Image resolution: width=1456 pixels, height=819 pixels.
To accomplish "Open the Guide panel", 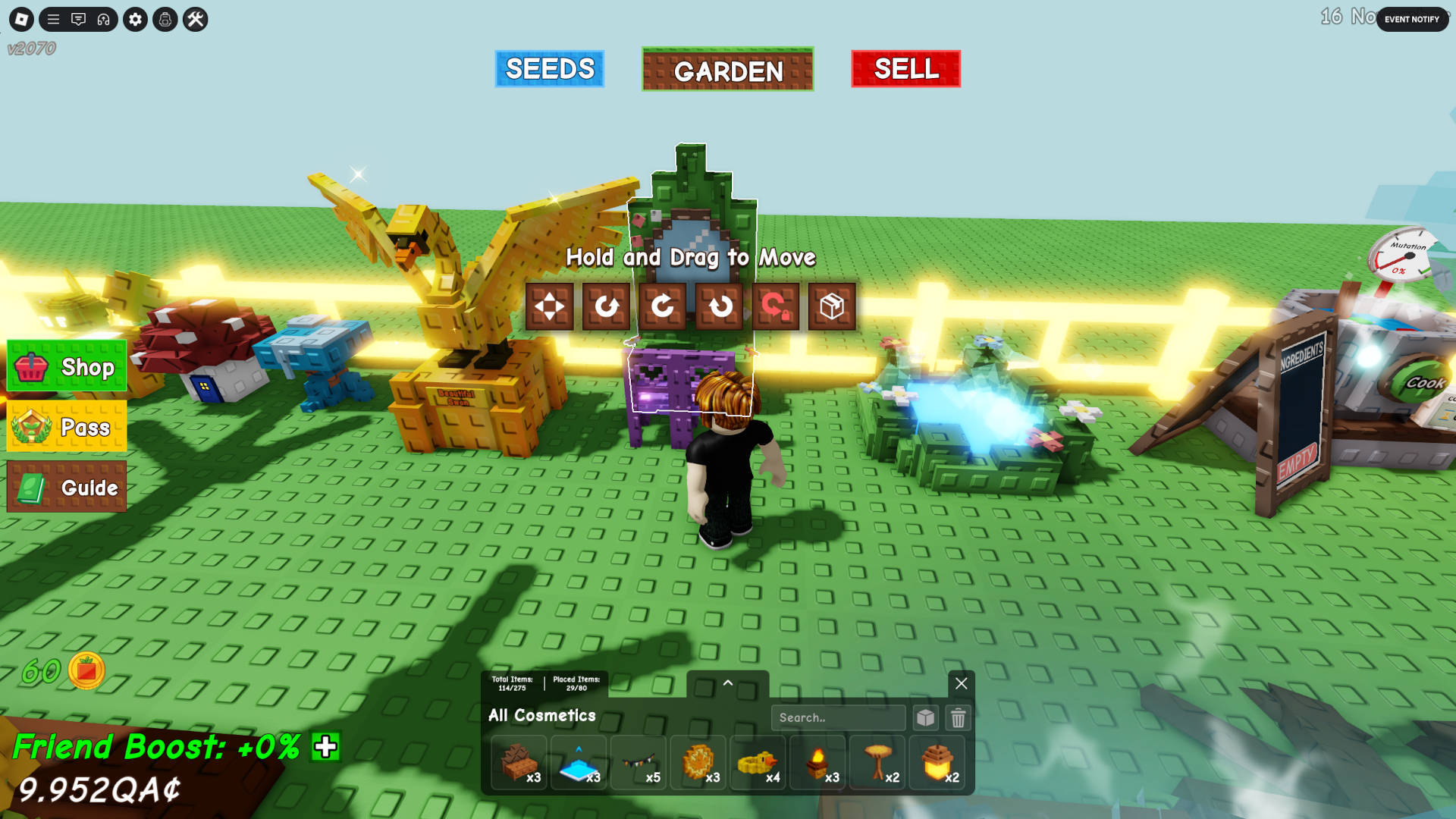I will [67, 486].
